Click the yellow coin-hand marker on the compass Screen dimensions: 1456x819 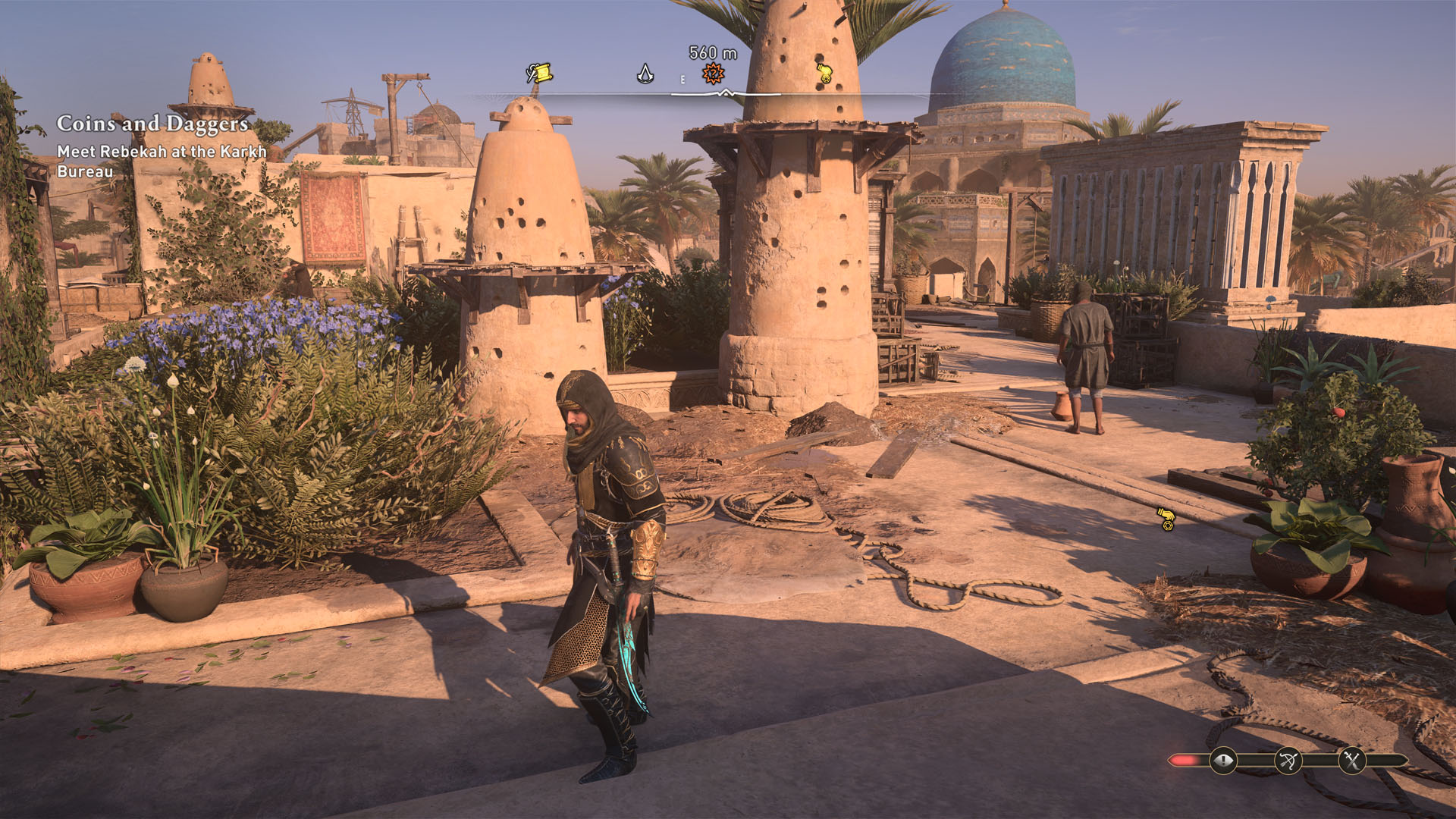[824, 74]
